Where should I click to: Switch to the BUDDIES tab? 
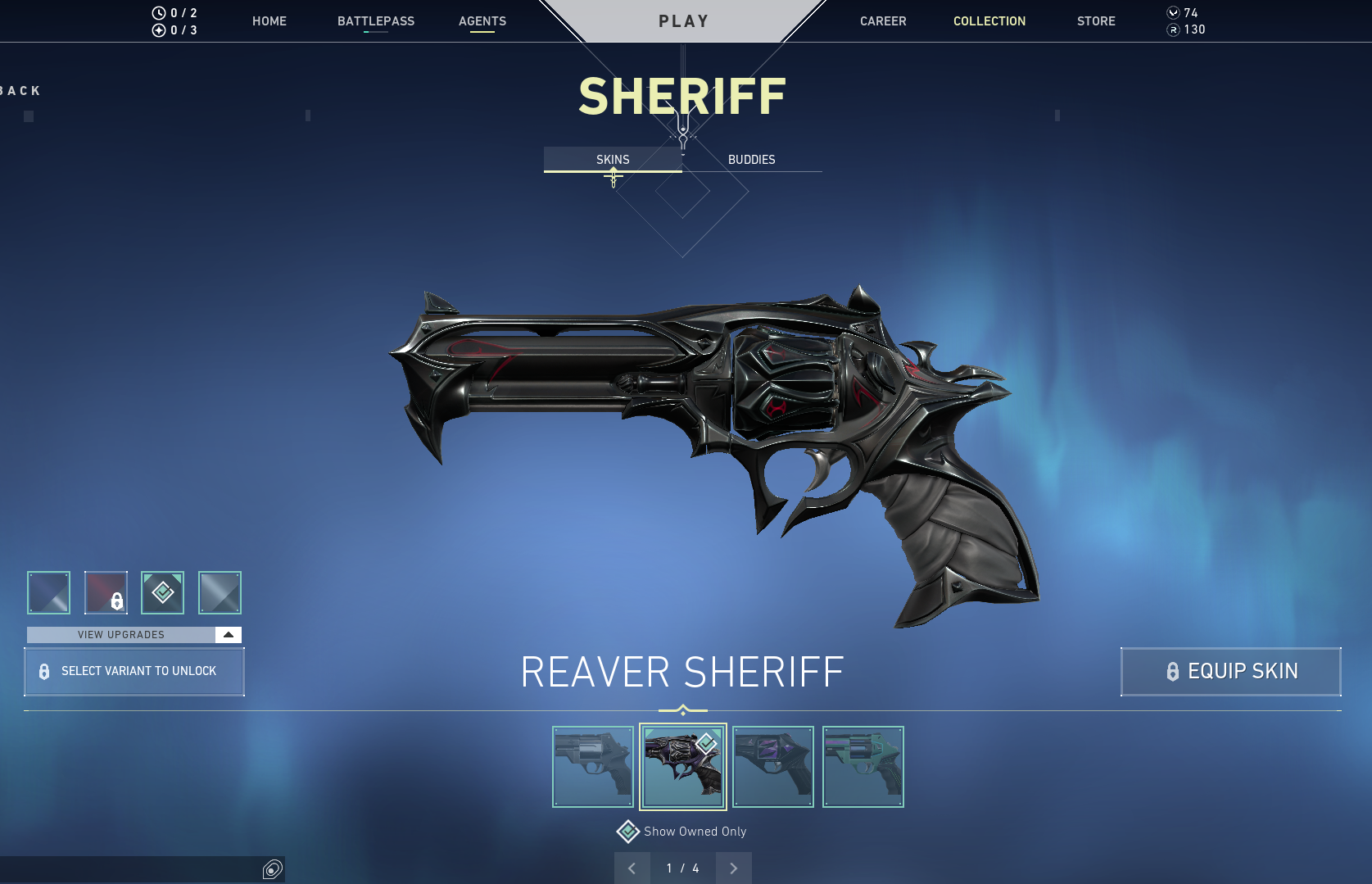[752, 160]
